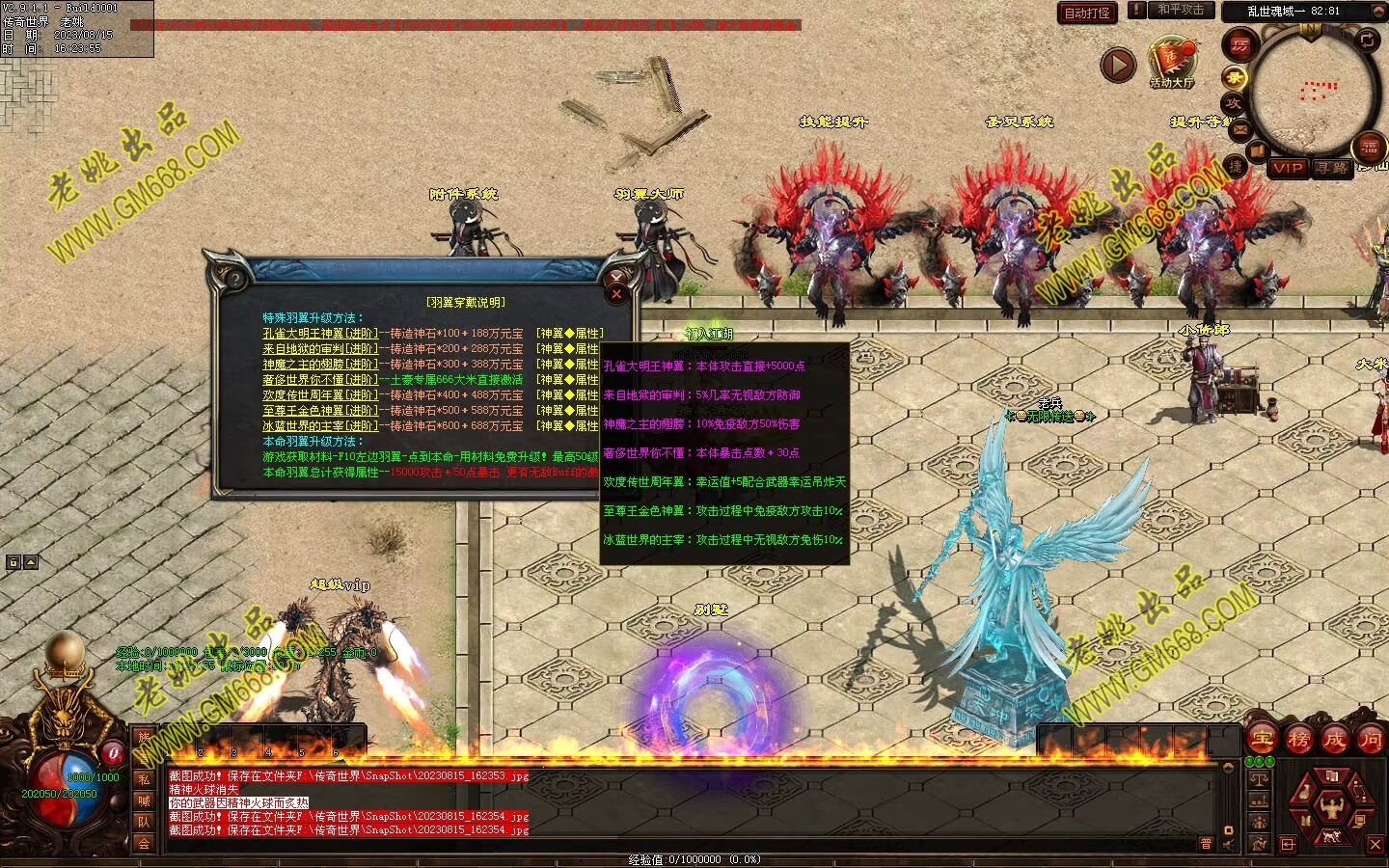Open the 成 achievements button
The height and width of the screenshot is (868, 1389).
tap(1335, 740)
